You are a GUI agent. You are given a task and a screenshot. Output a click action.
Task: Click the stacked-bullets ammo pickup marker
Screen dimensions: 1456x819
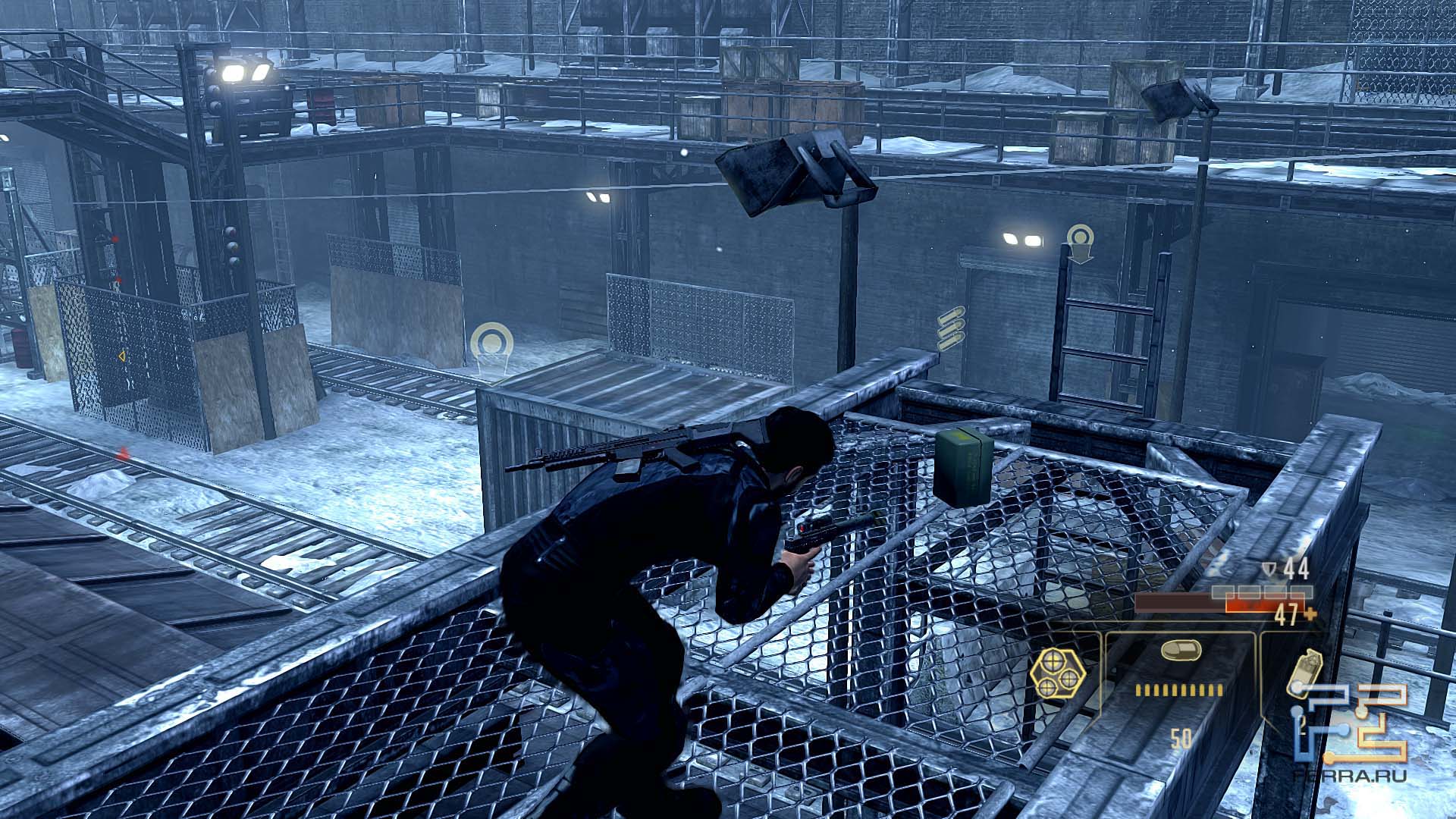[x=951, y=330]
